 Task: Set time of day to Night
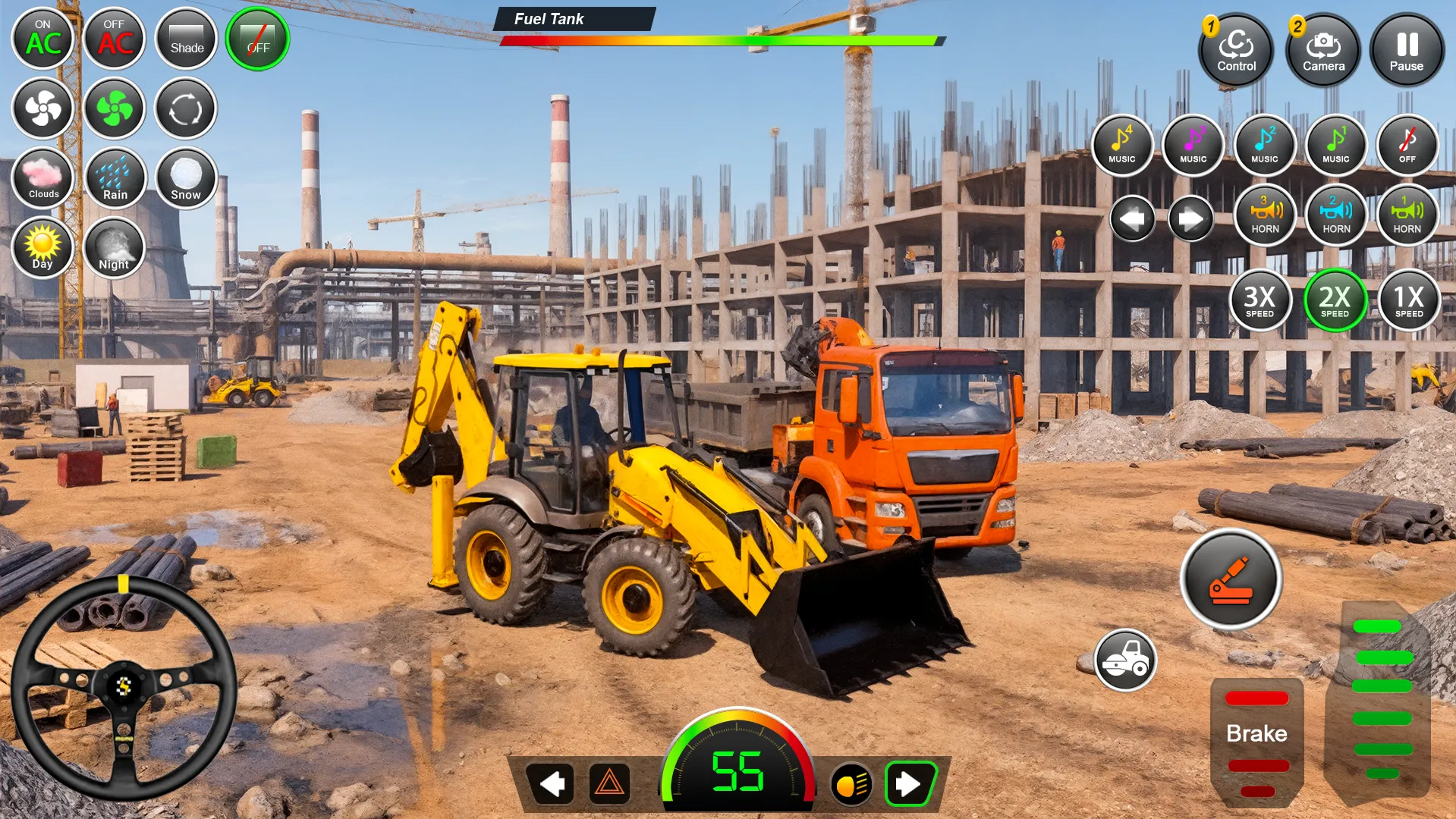tap(114, 248)
